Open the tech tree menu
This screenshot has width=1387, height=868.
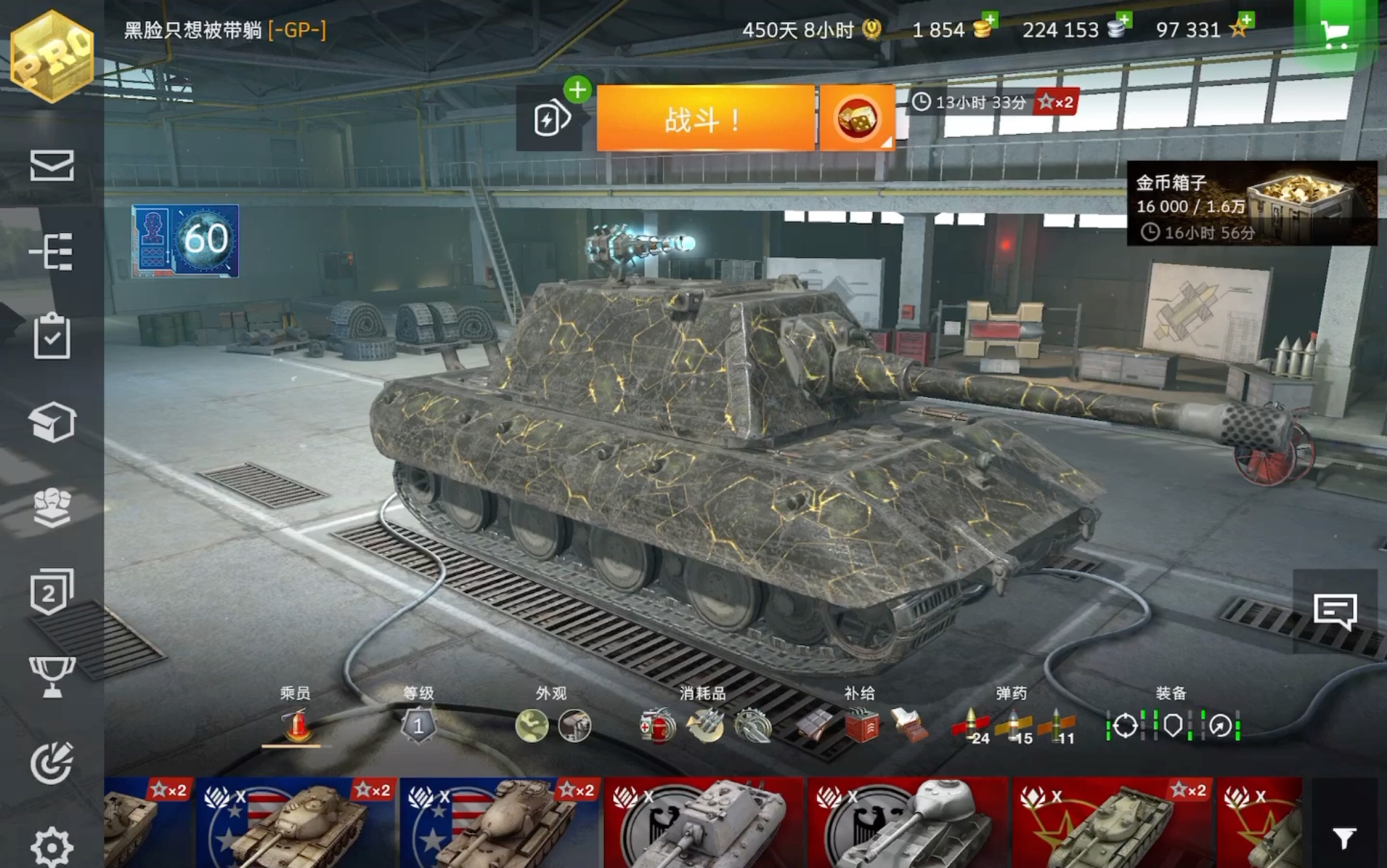[x=52, y=252]
